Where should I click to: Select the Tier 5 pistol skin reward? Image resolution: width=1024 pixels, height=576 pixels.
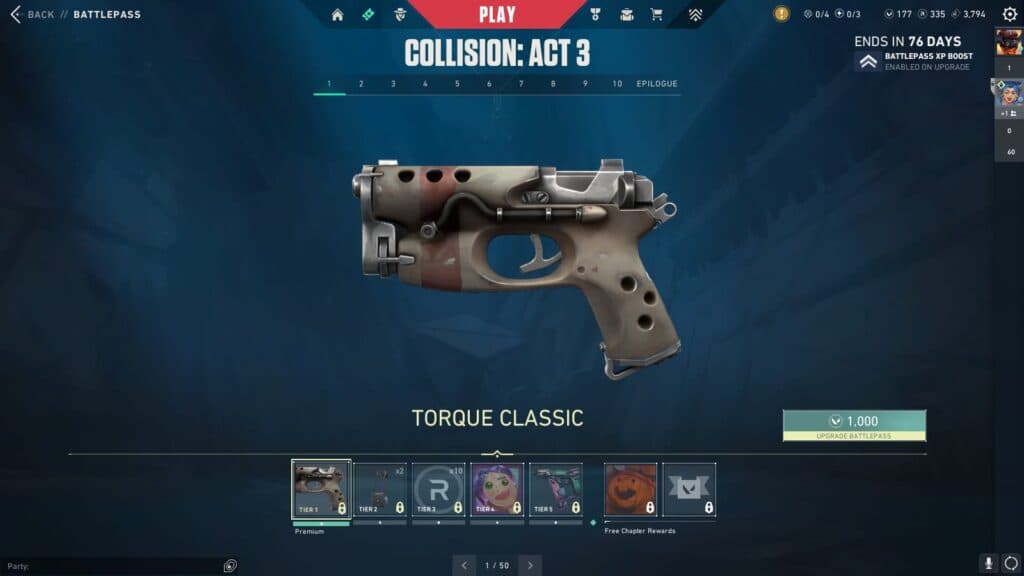555,489
